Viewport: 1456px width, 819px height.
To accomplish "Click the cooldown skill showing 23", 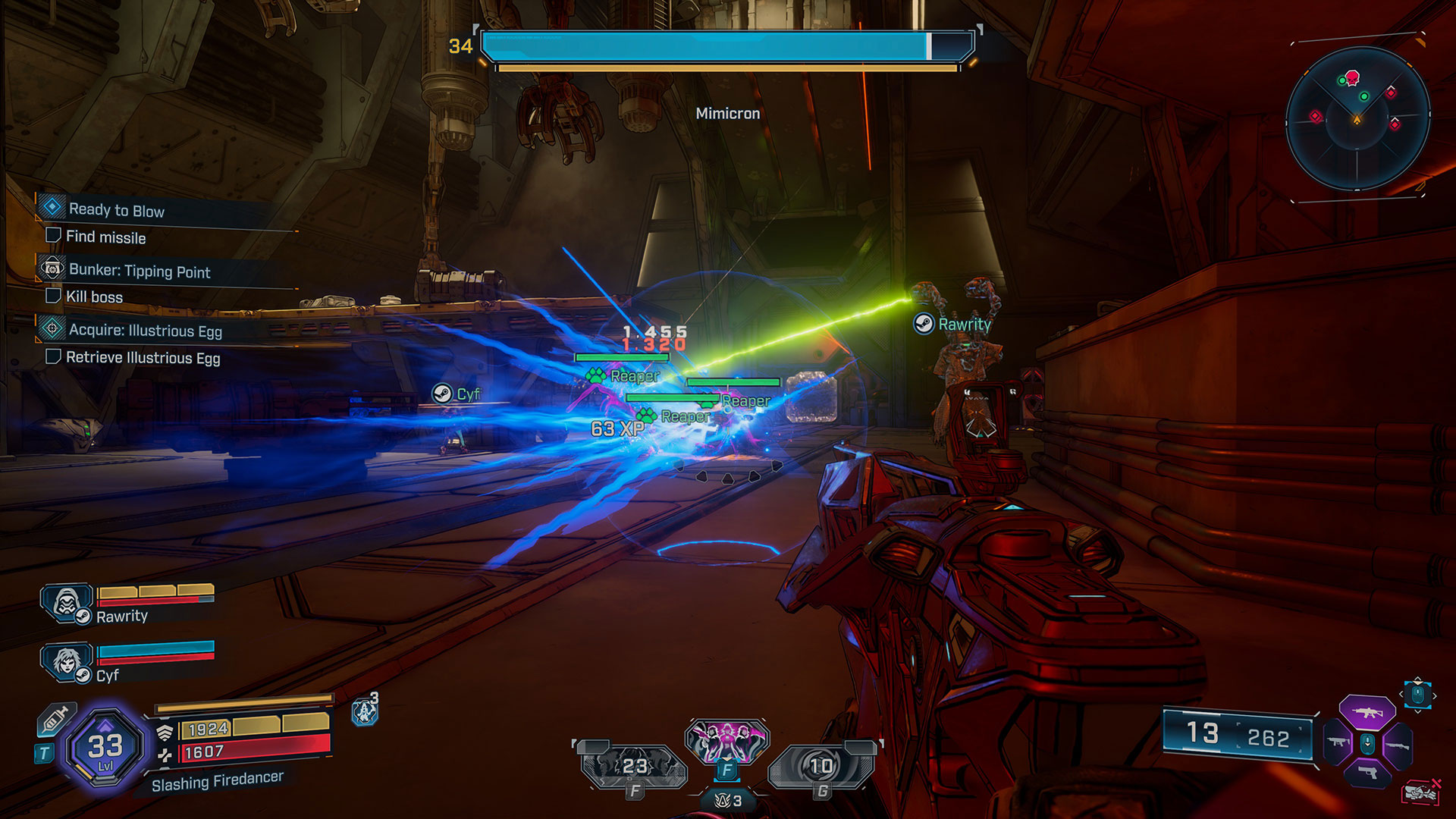I will pos(634,766).
